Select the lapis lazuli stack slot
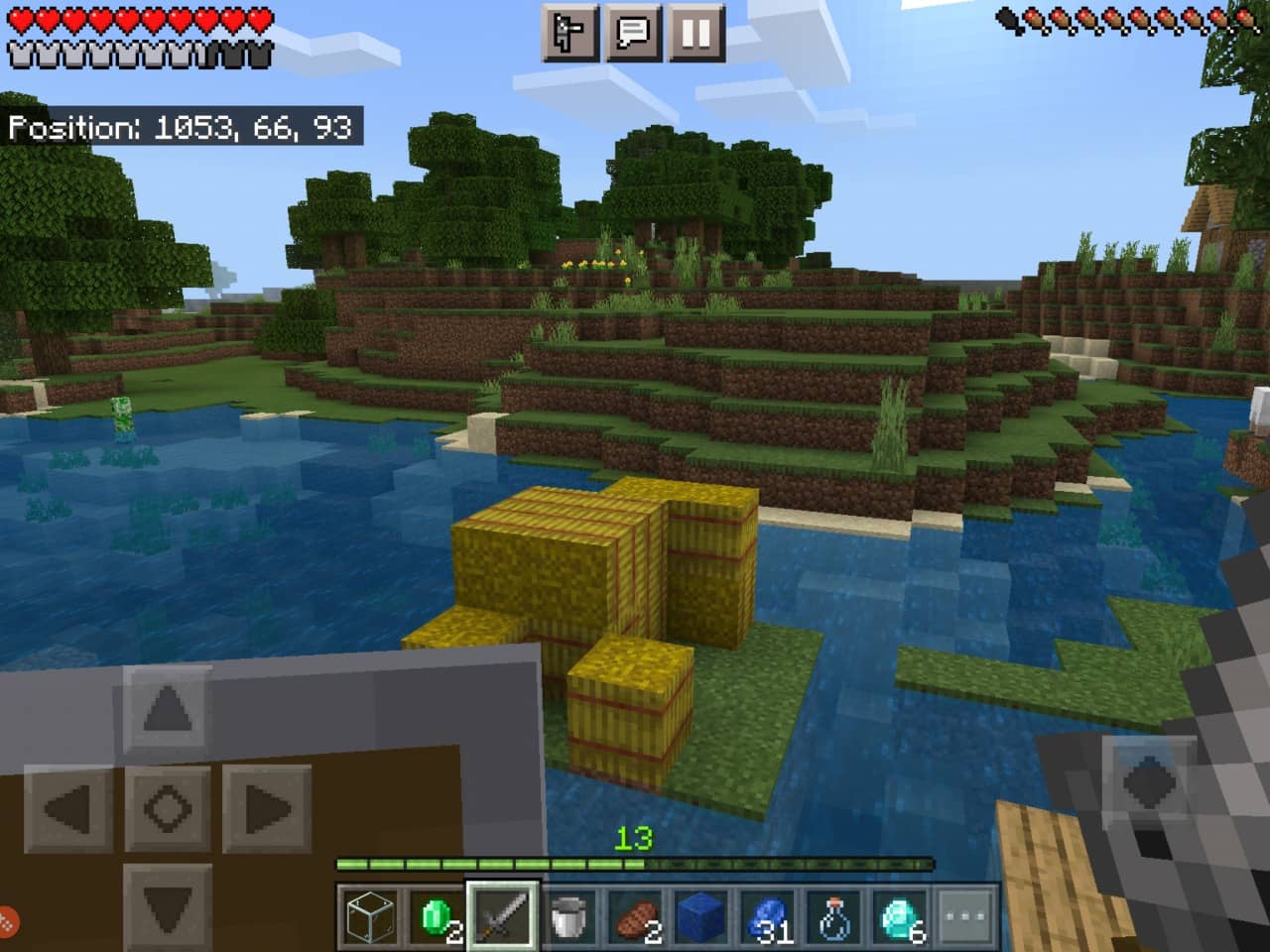The image size is (1270, 952). (x=769, y=915)
